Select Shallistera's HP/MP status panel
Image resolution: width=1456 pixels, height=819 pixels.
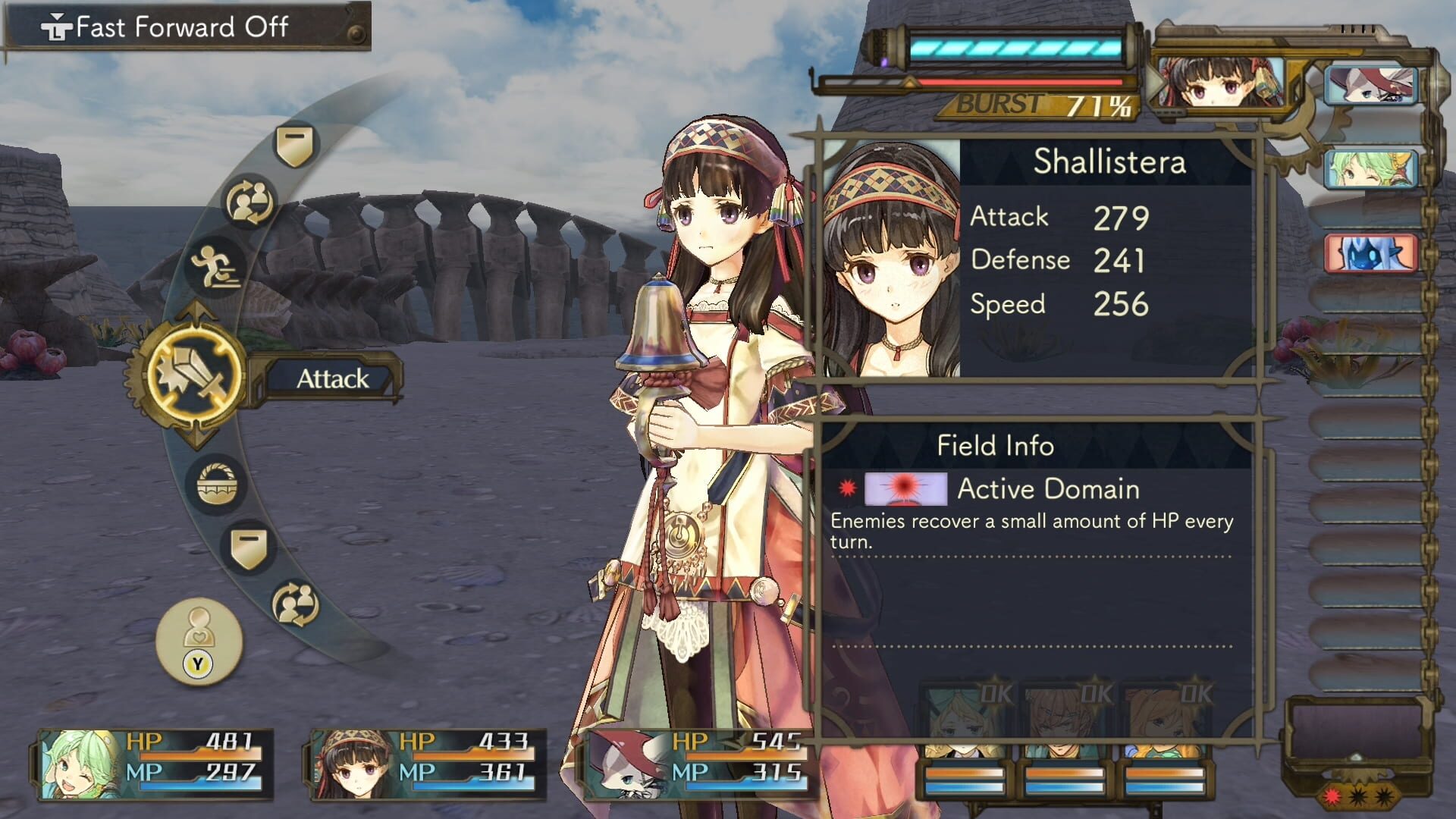coord(429,764)
